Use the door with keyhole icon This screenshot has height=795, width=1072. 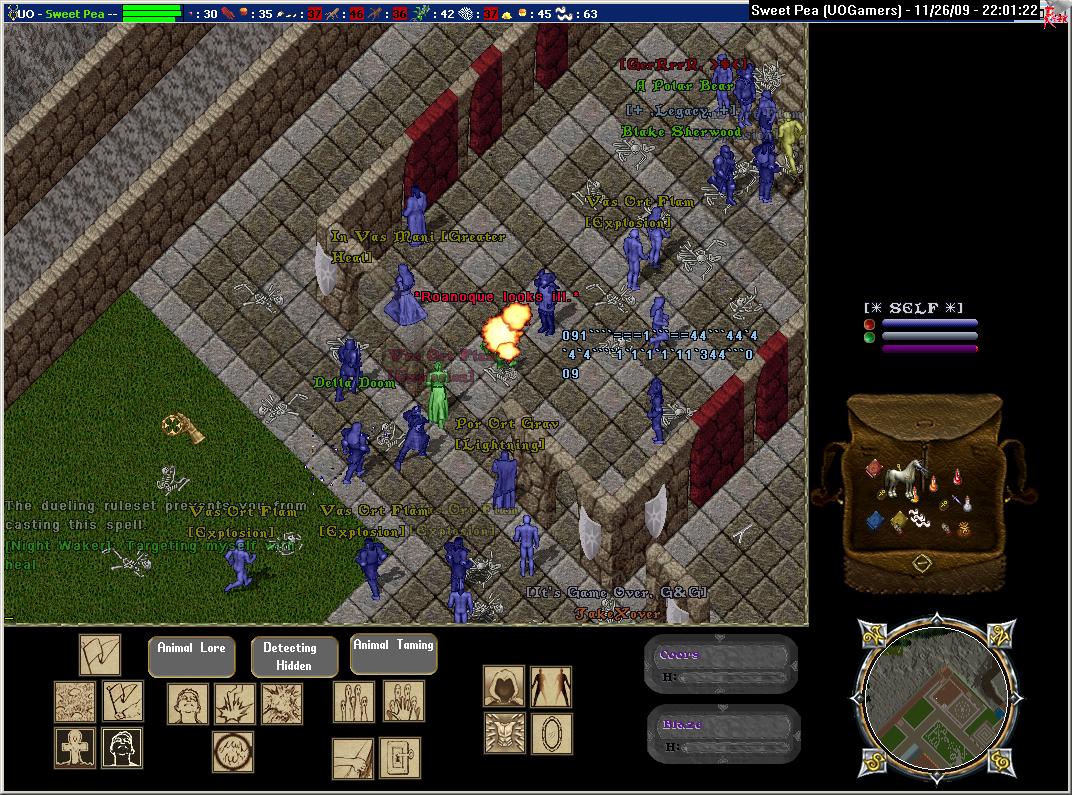coord(399,758)
